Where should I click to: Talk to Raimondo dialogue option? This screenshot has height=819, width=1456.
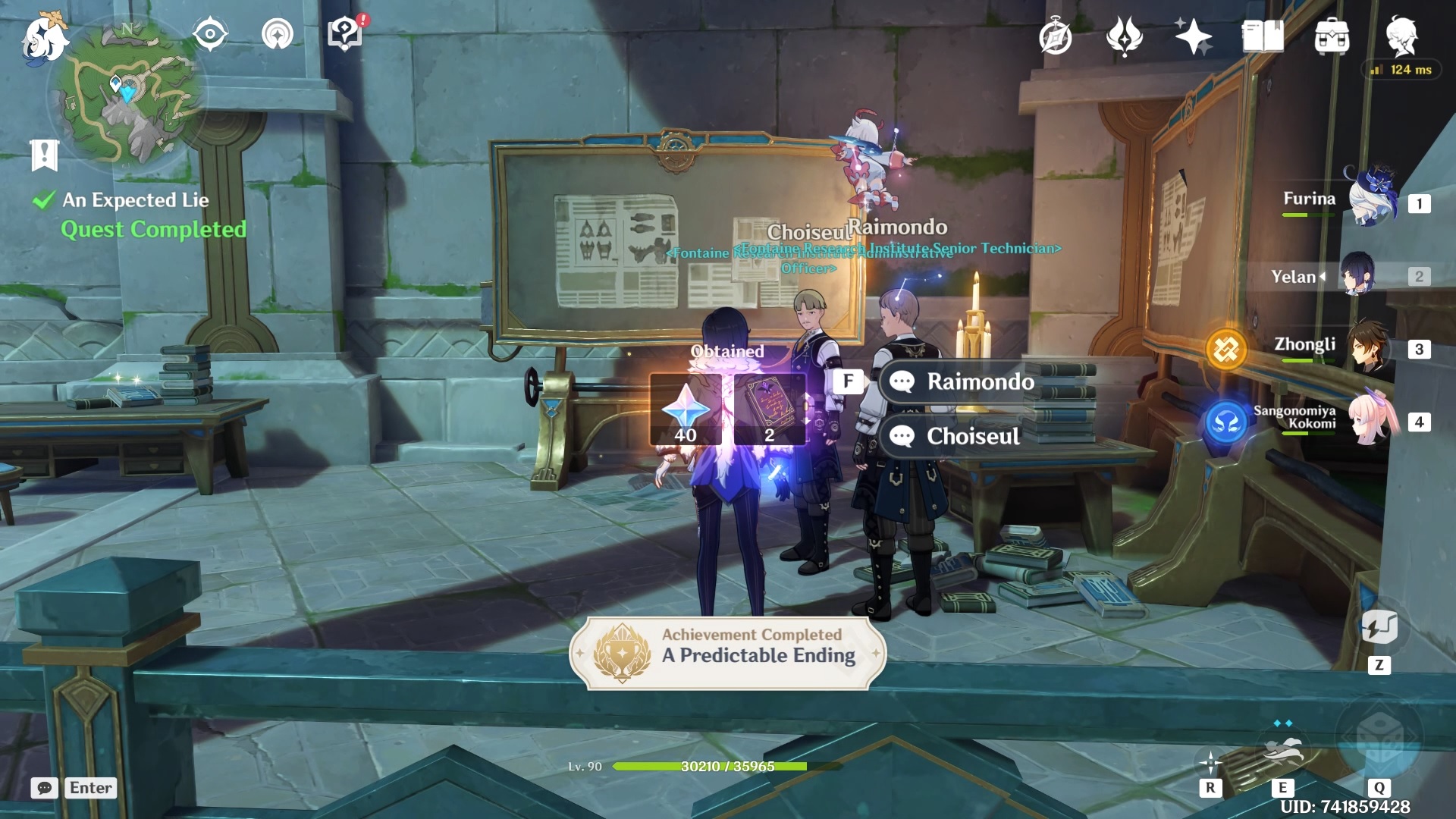[x=980, y=381]
